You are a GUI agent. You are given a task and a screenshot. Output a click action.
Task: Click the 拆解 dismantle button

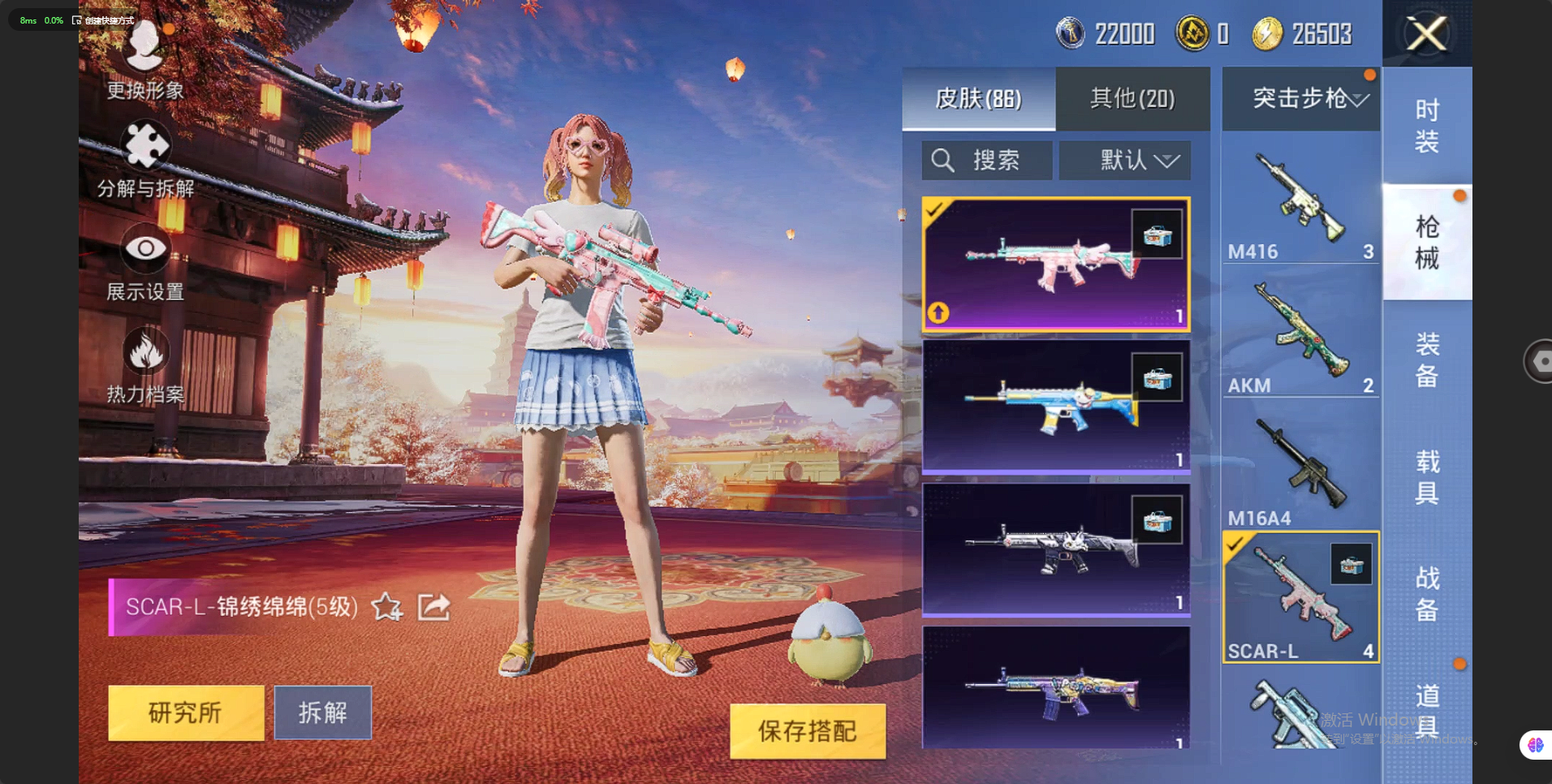point(322,713)
